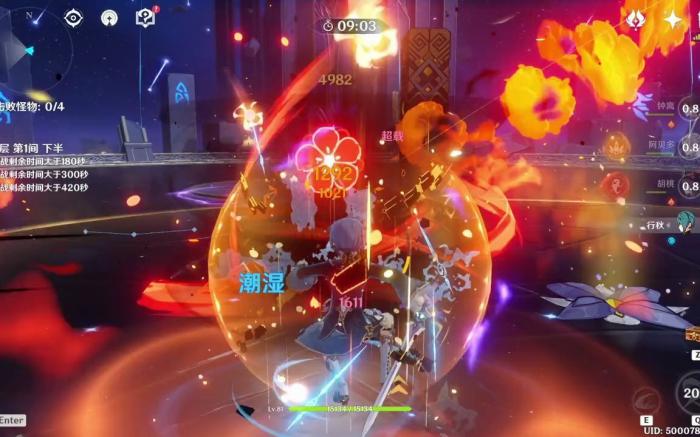
Task: Open the tutorial book icon with red badge
Action: pyautogui.click(x=145, y=17)
